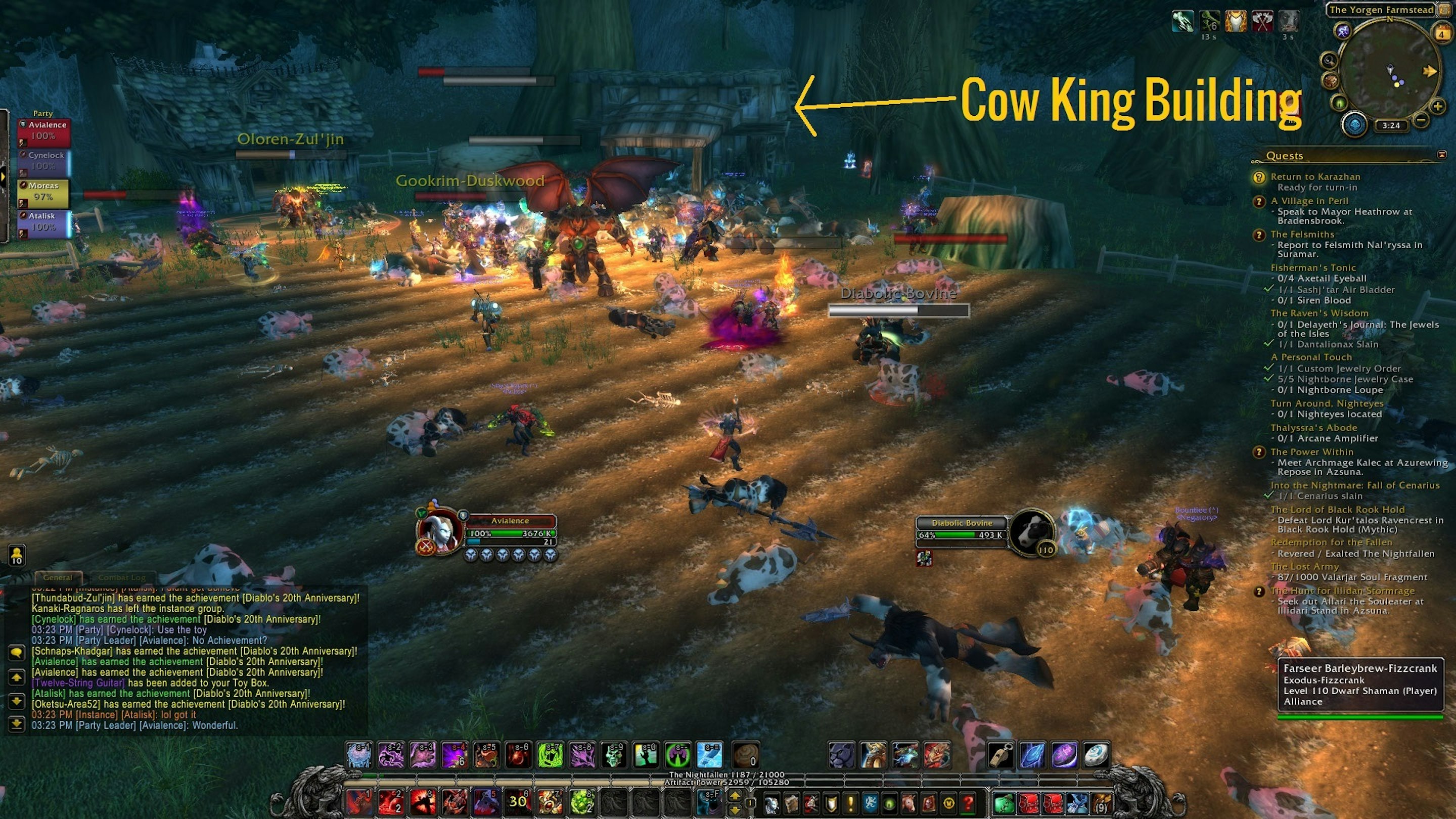Screen dimensions: 1456x819
Task: Select the Return to Karazhan quest entry
Action: pyautogui.click(x=1317, y=176)
